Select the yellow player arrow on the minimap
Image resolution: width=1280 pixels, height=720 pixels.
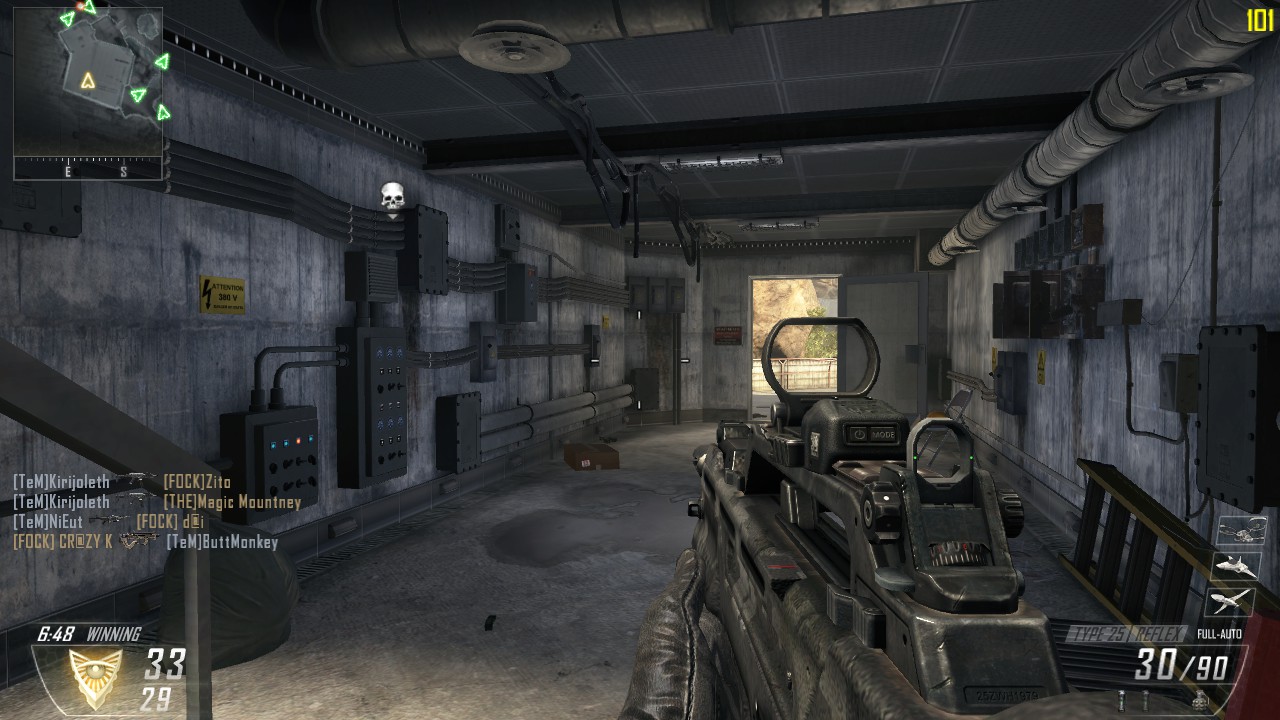88,81
